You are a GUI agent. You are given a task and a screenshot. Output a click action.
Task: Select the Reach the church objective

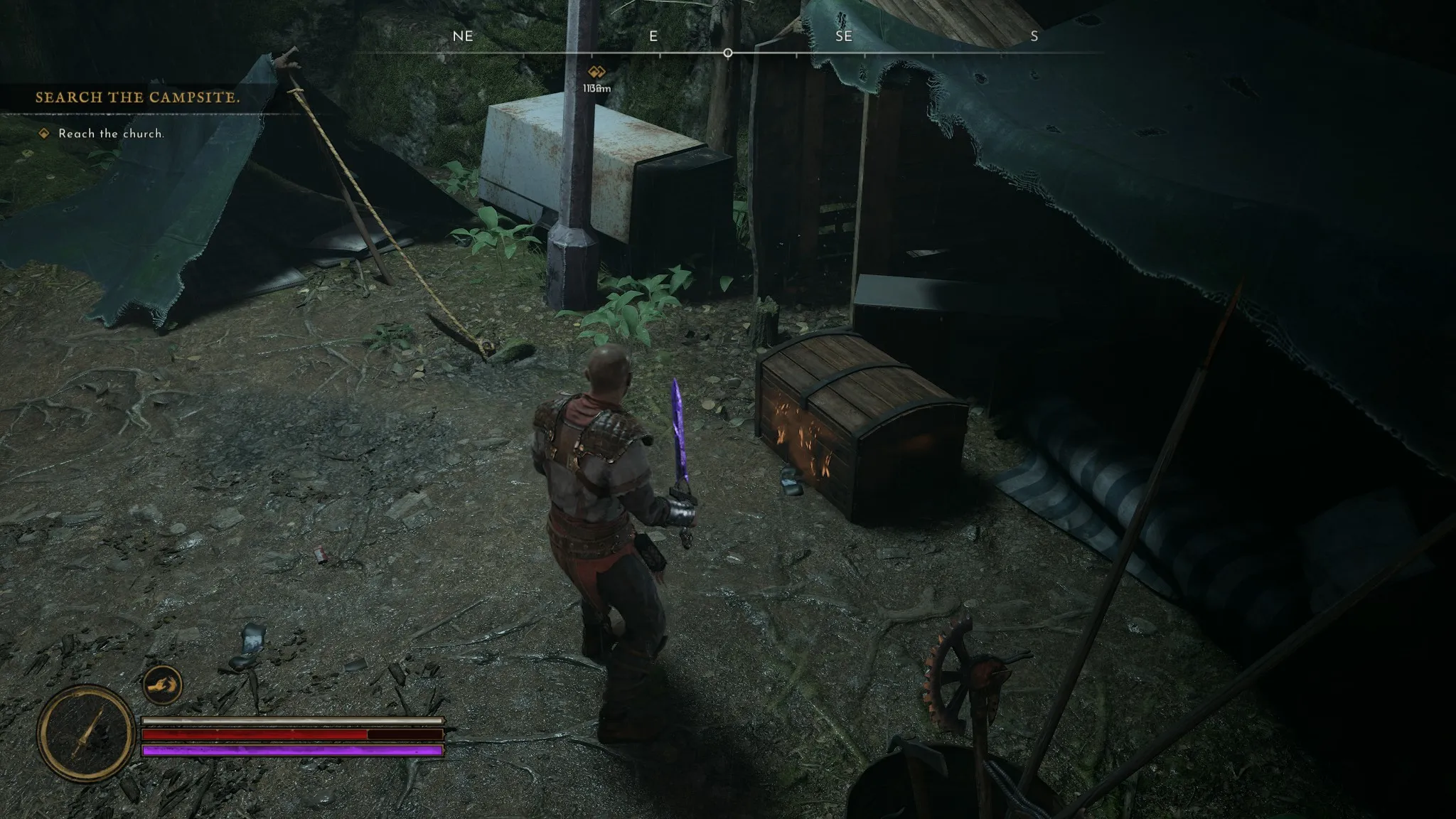pos(111,134)
